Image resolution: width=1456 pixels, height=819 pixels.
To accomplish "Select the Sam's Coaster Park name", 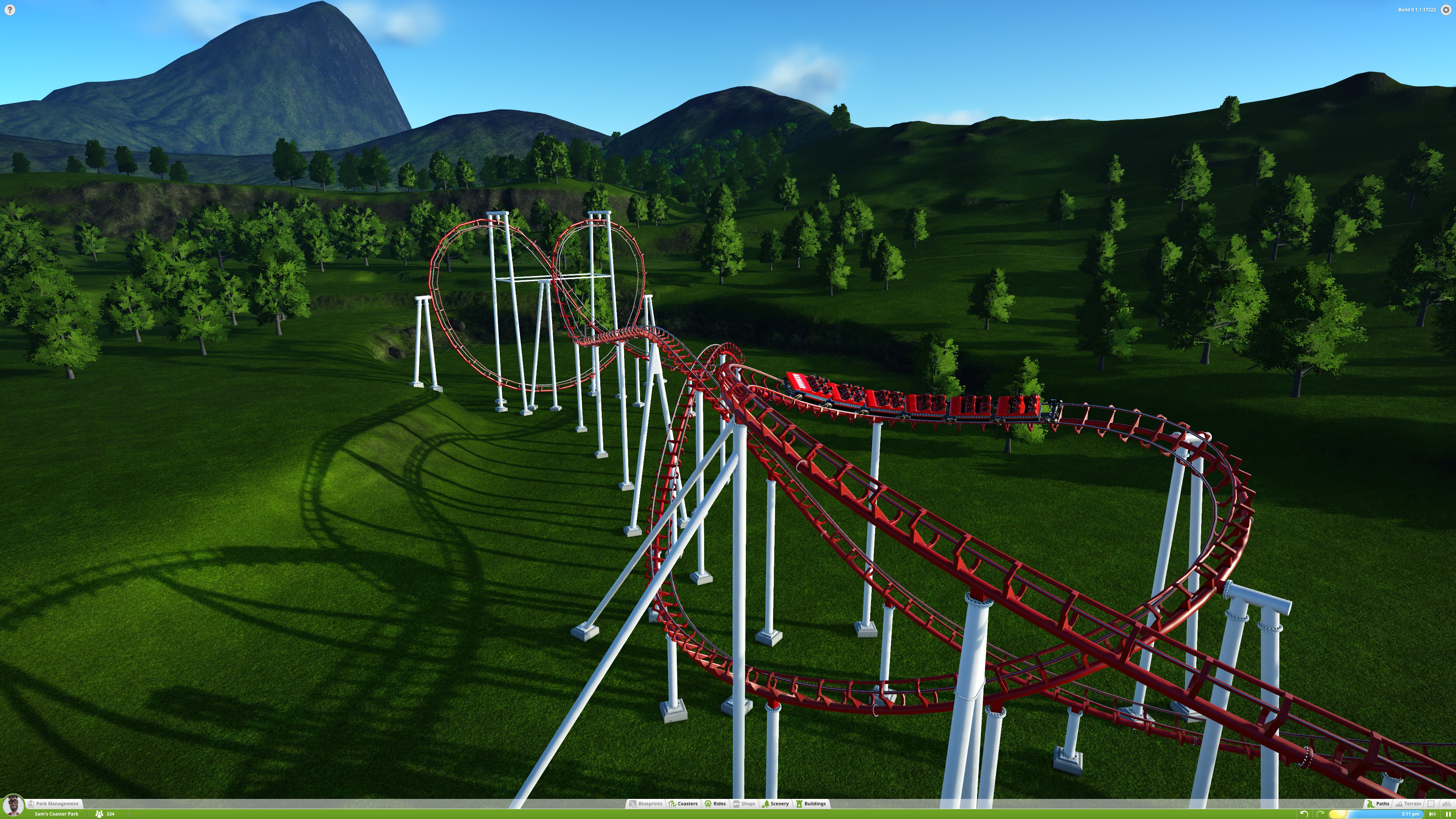I will coord(56,814).
